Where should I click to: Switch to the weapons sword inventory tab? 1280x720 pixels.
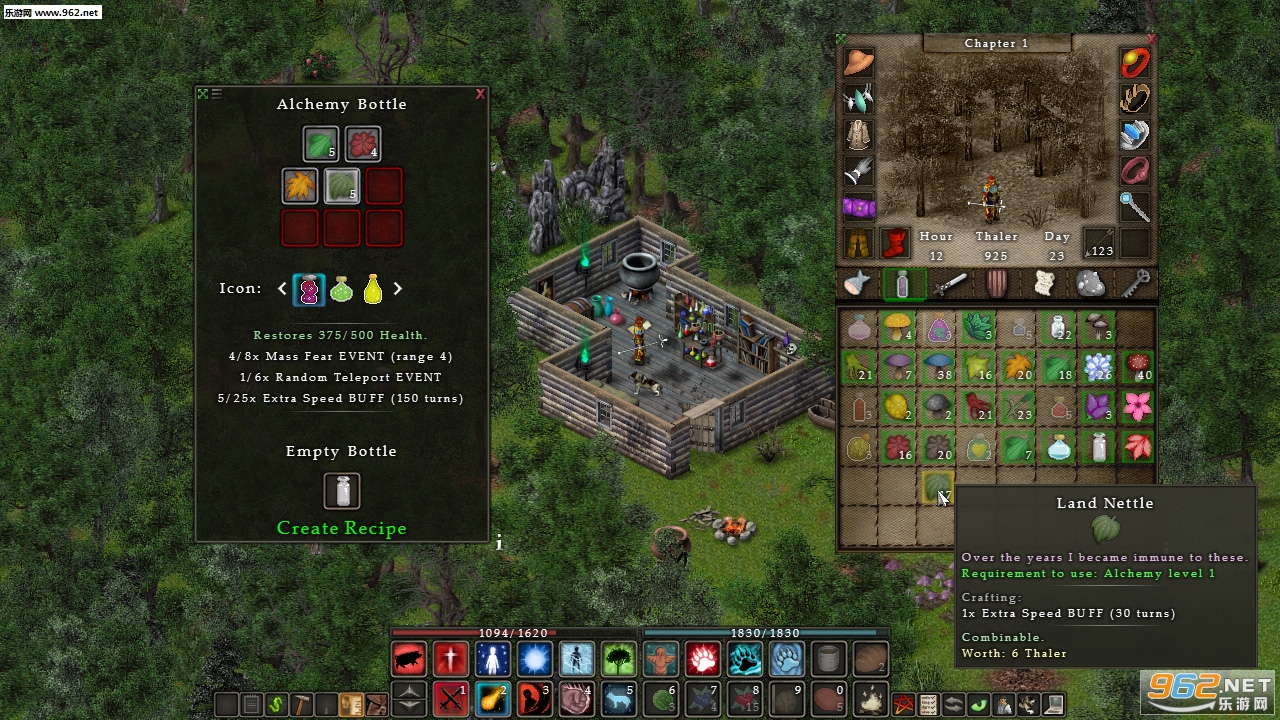(949, 284)
